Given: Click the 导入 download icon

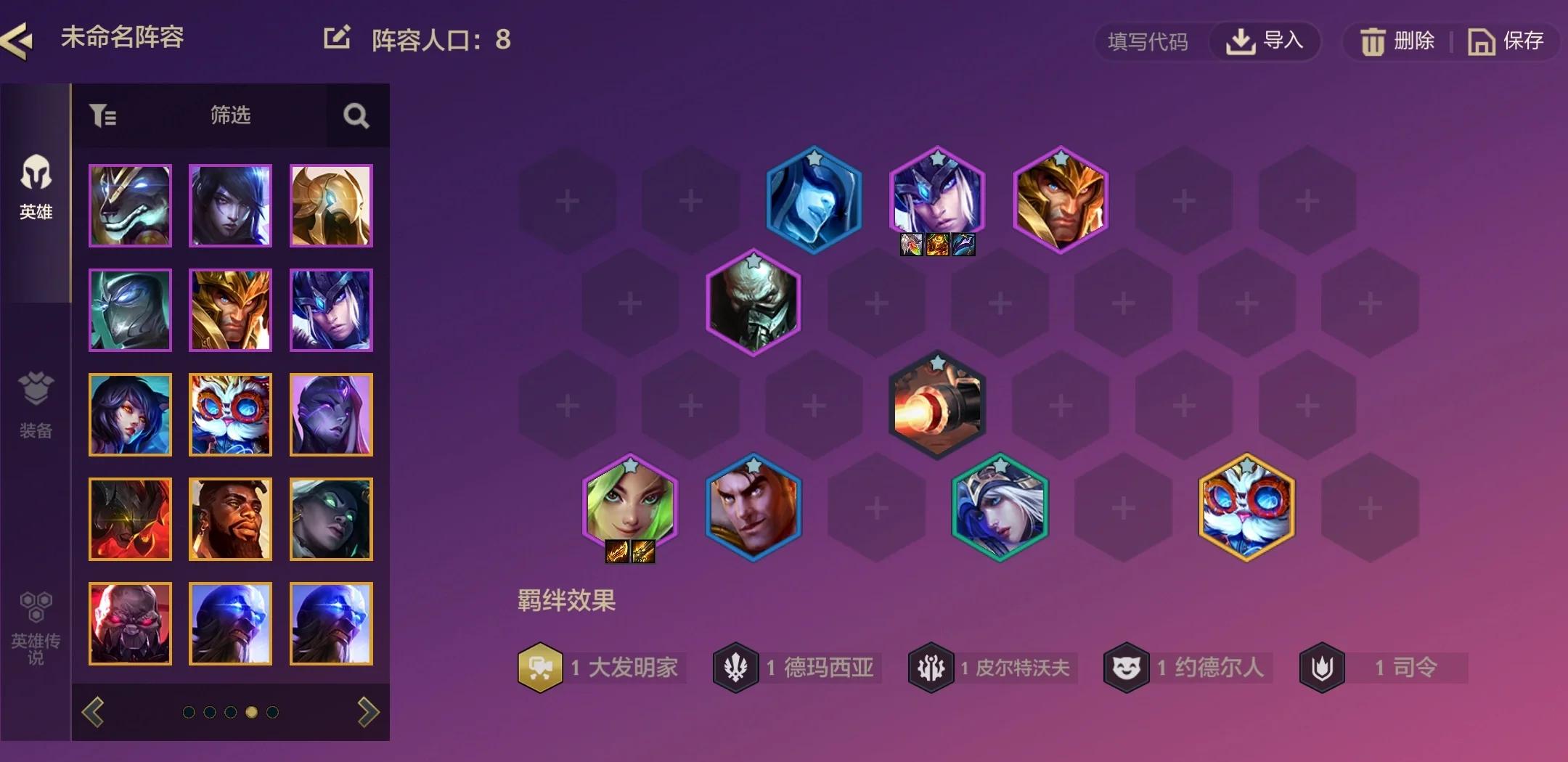Looking at the screenshot, I should coord(1241,41).
